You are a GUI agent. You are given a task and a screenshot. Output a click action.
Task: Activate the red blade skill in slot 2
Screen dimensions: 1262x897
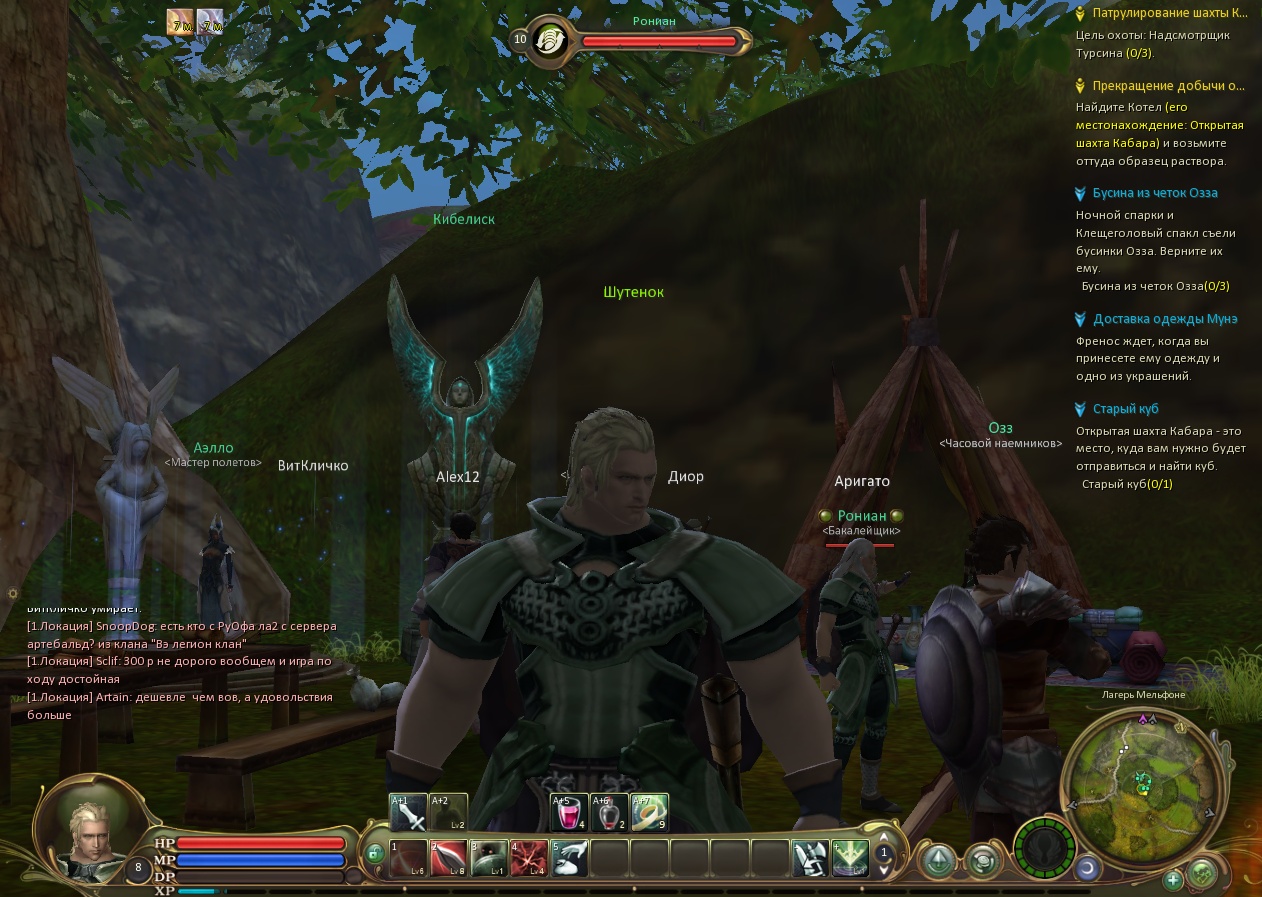[449, 858]
